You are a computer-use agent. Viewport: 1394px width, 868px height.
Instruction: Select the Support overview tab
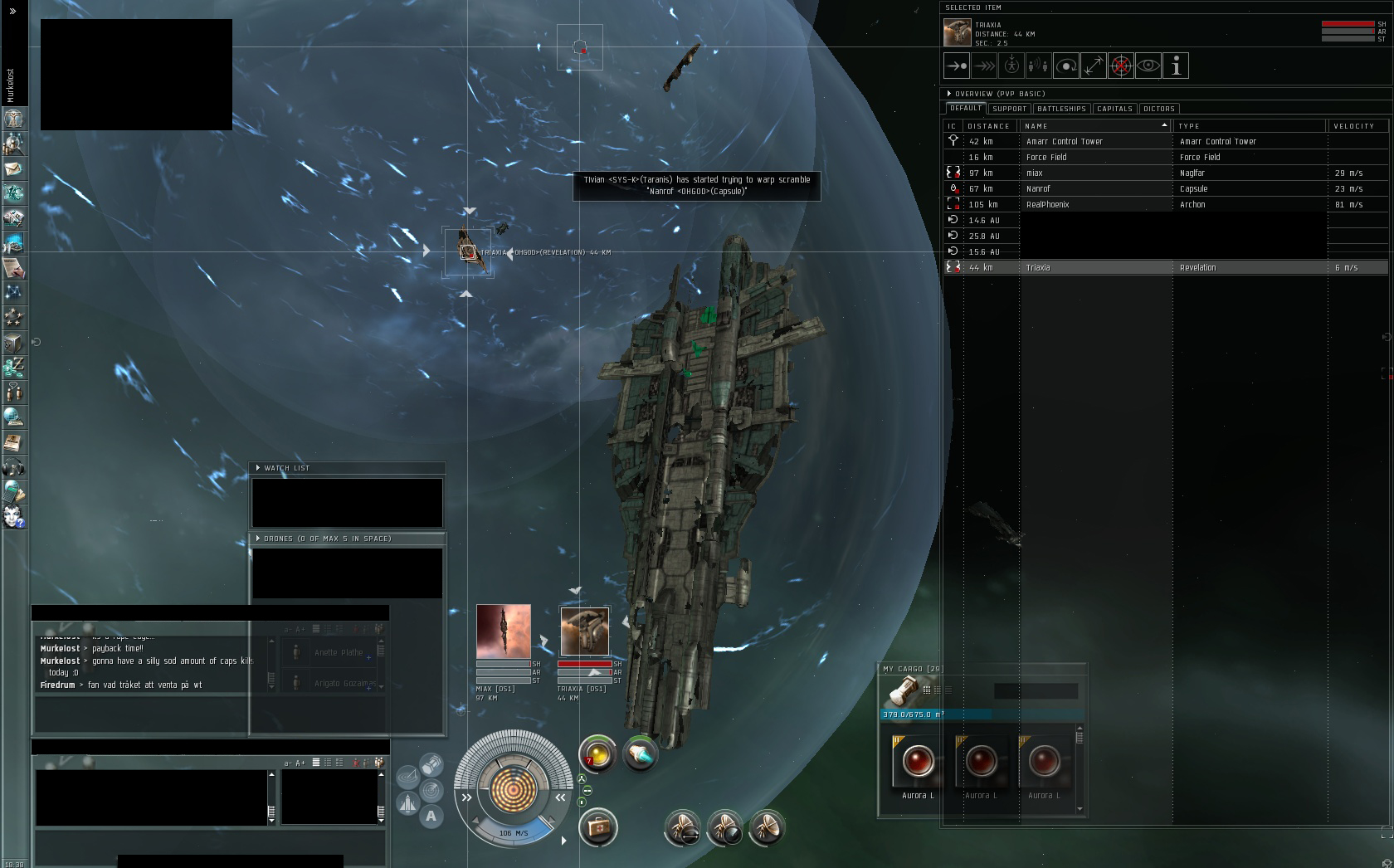coord(1009,109)
